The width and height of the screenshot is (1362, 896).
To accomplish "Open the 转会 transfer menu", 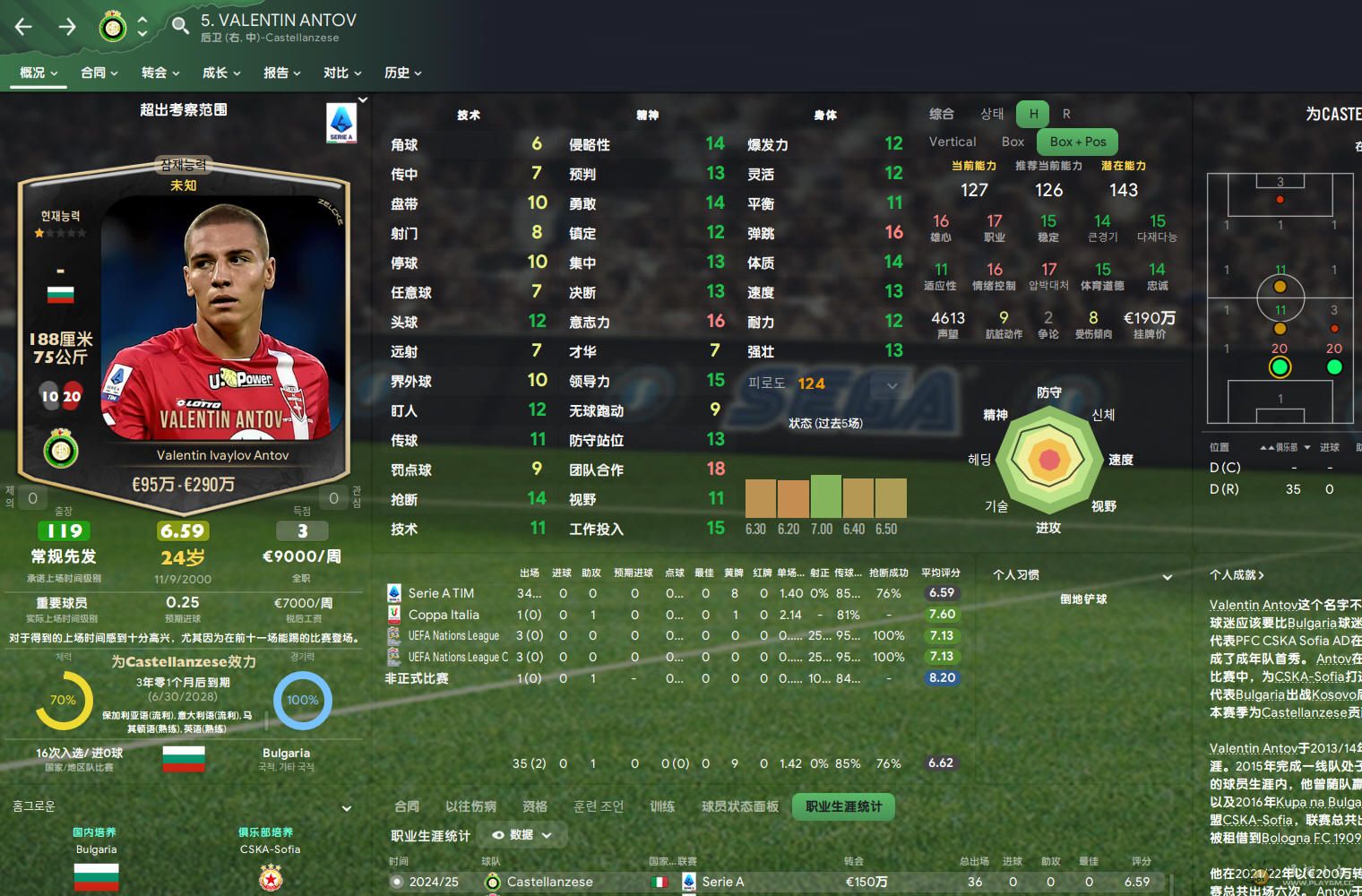I will pos(160,73).
